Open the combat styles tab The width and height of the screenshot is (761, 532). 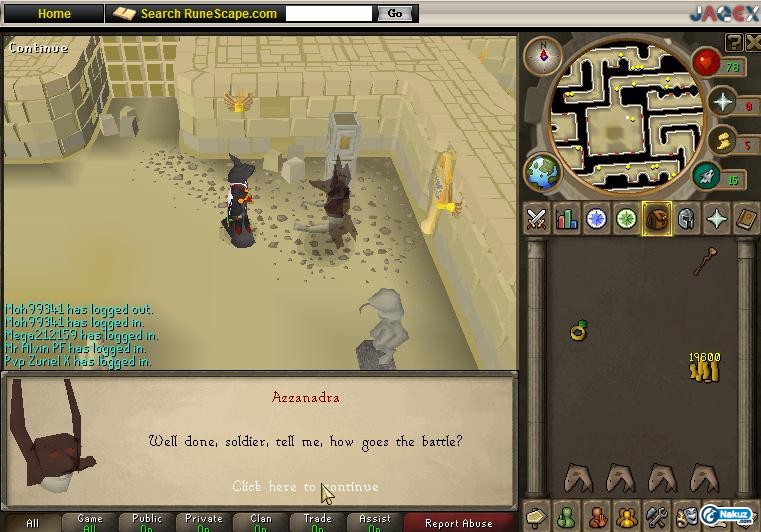pyautogui.click(x=536, y=219)
